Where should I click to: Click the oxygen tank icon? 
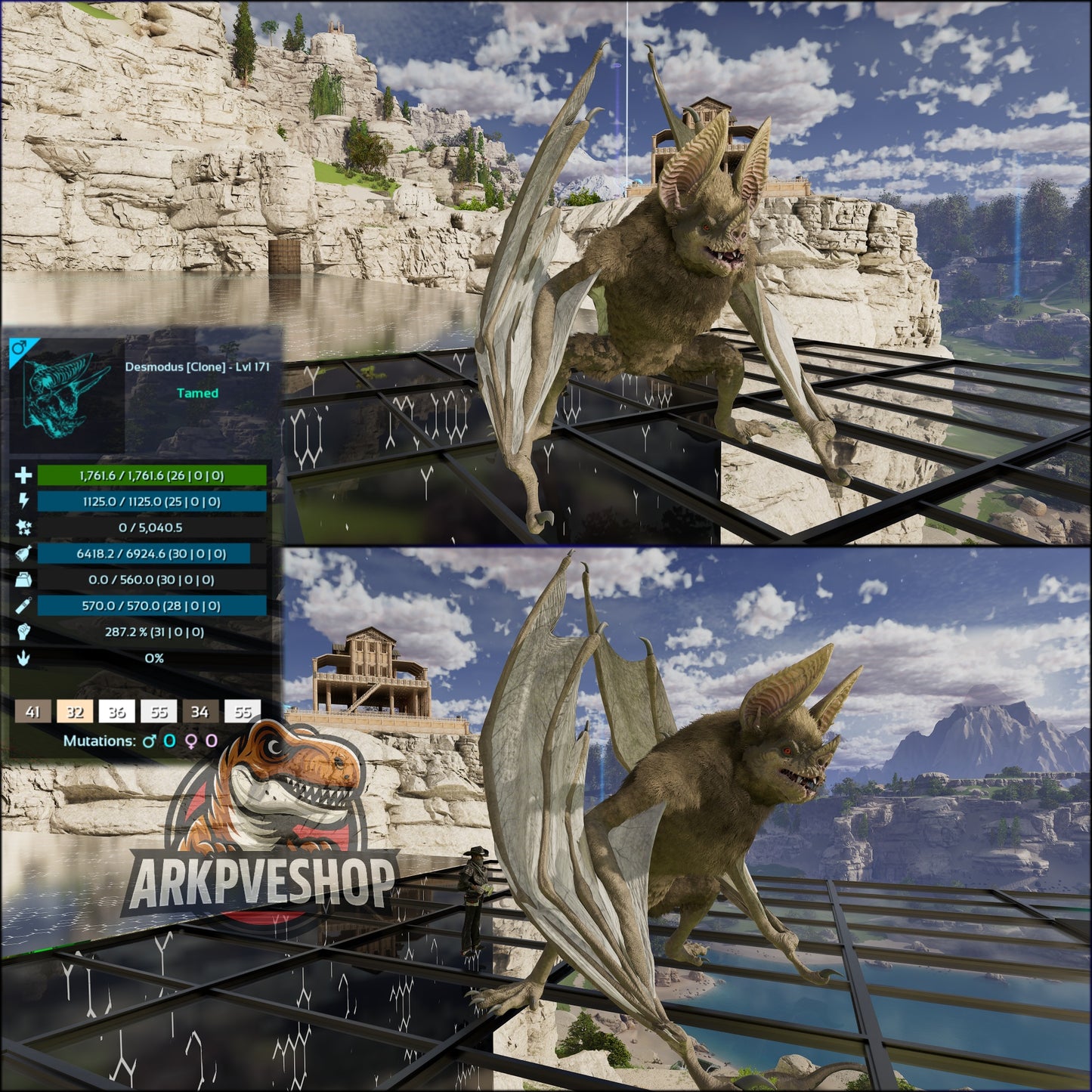[23, 607]
